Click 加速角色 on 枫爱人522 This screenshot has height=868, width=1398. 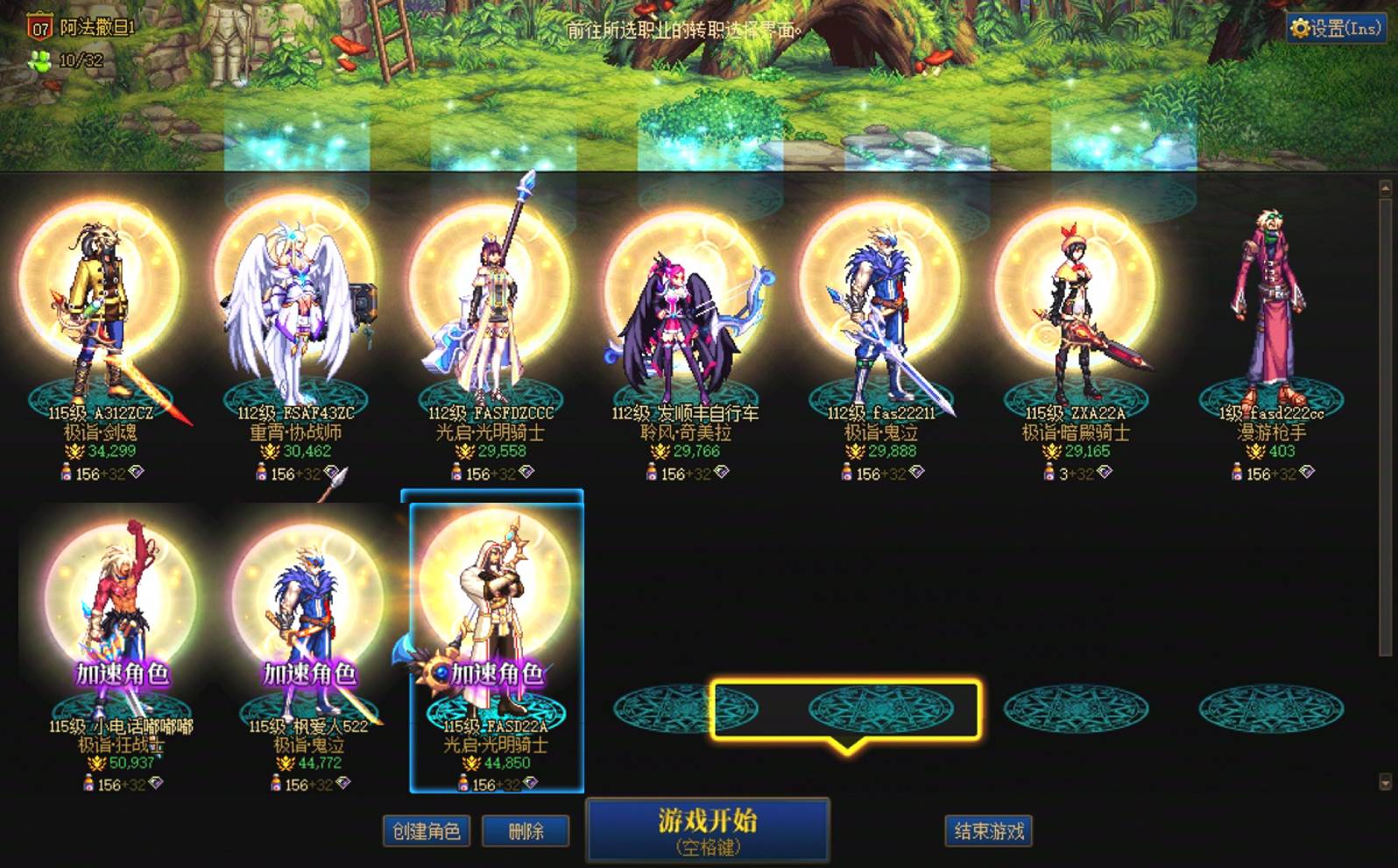[308, 675]
